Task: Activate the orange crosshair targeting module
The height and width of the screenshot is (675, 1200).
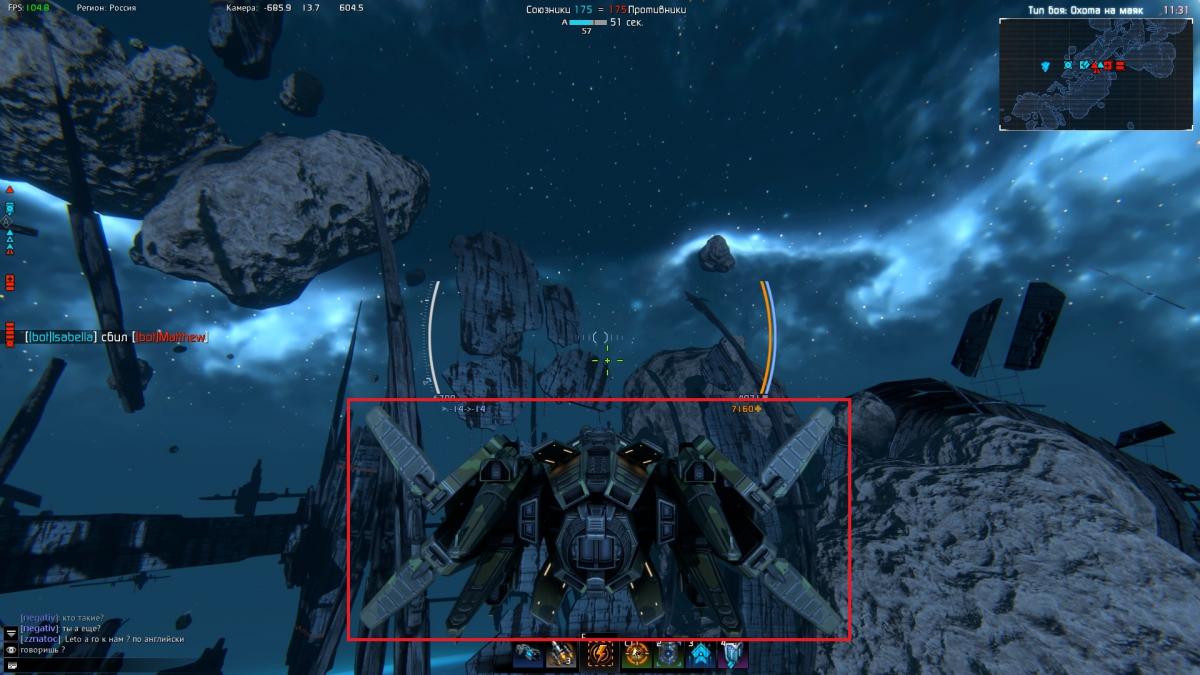Action: [636, 655]
